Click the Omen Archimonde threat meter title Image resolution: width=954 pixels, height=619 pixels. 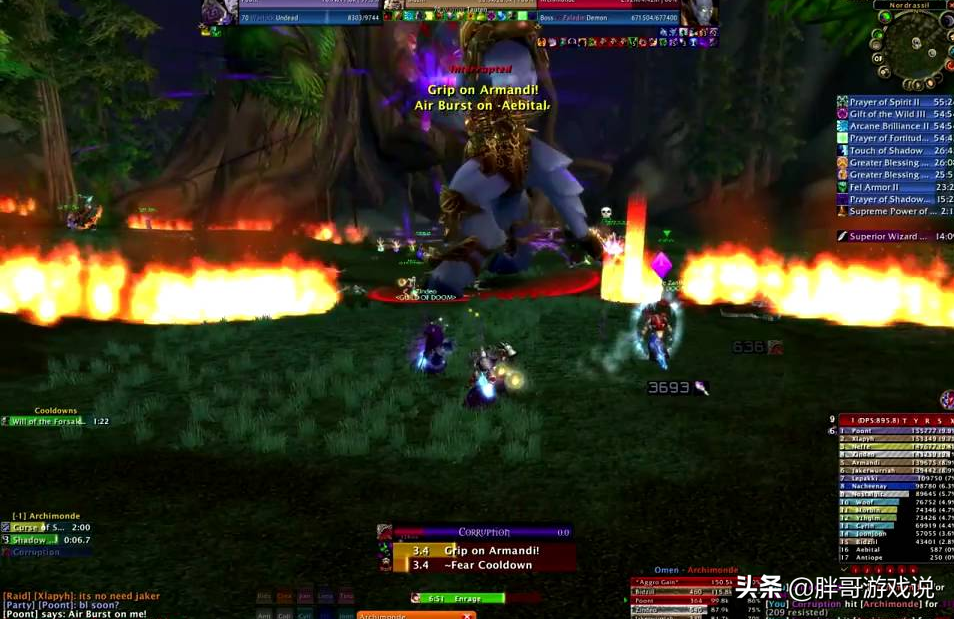(x=695, y=571)
